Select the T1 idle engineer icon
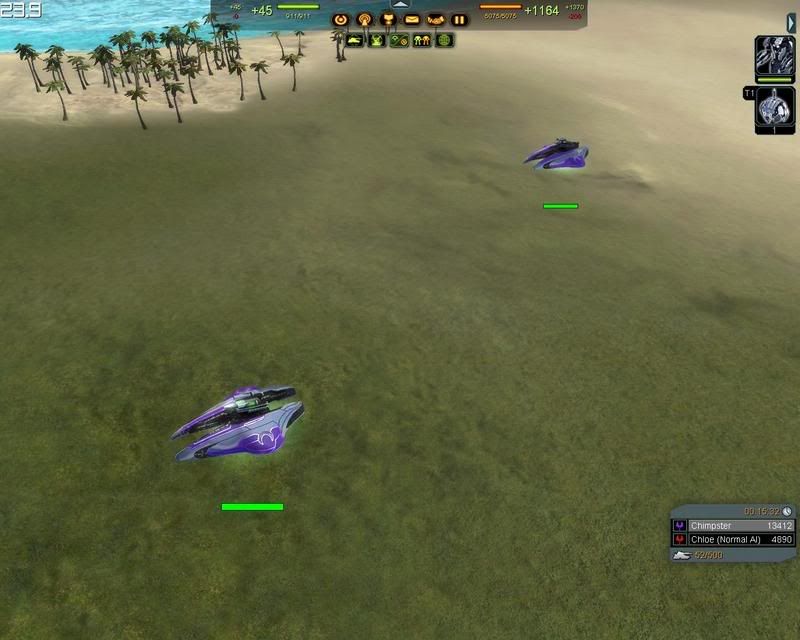800x640 pixels. tap(775, 108)
